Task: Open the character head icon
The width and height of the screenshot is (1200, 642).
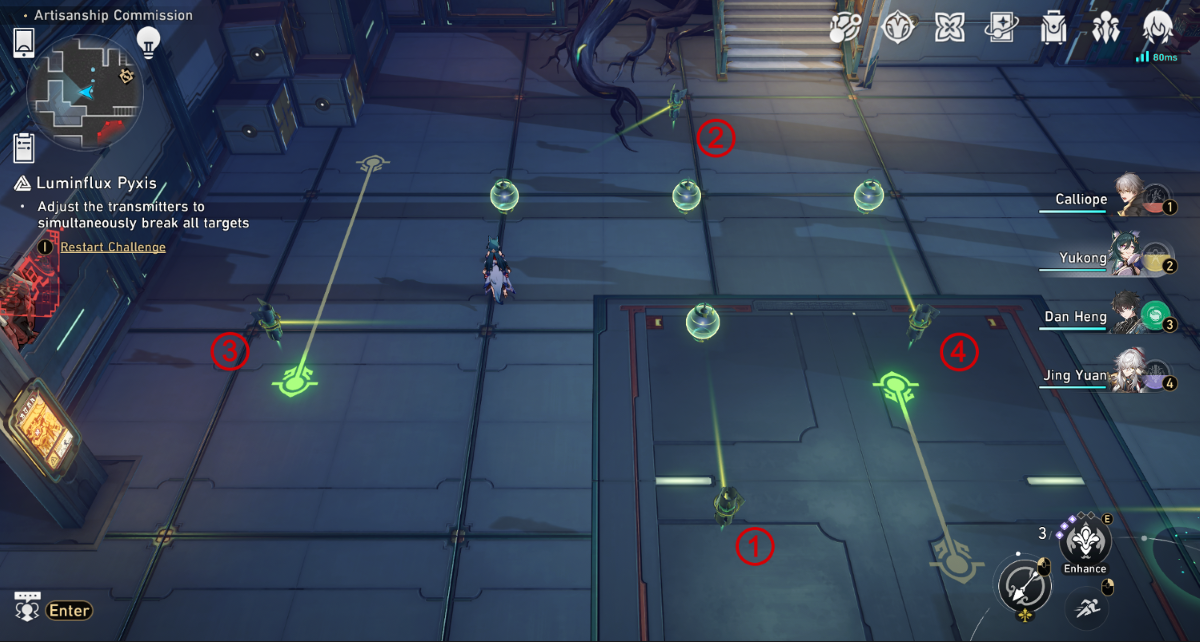Action: point(1158,28)
